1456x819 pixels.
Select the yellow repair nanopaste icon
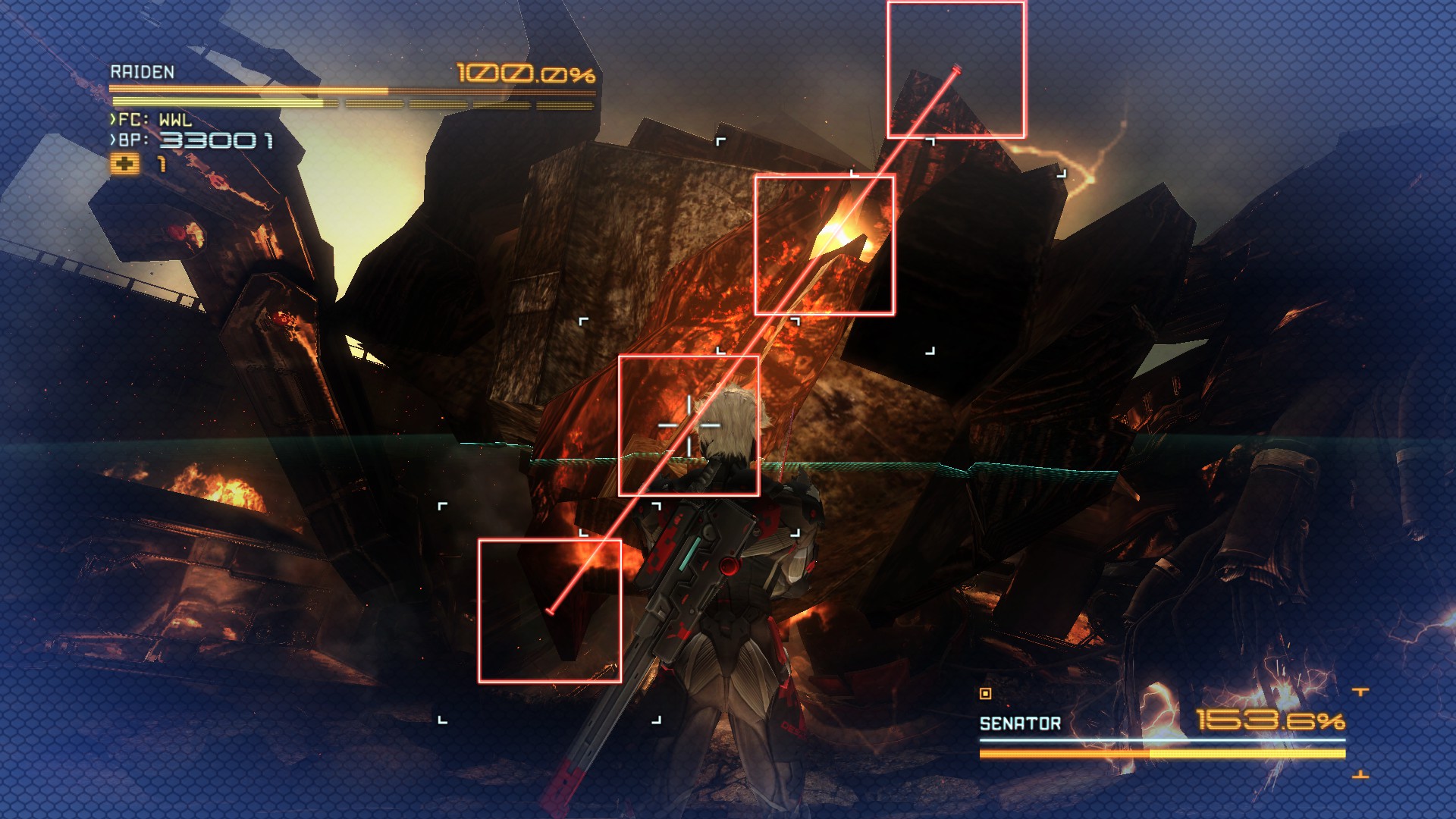[x=125, y=164]
